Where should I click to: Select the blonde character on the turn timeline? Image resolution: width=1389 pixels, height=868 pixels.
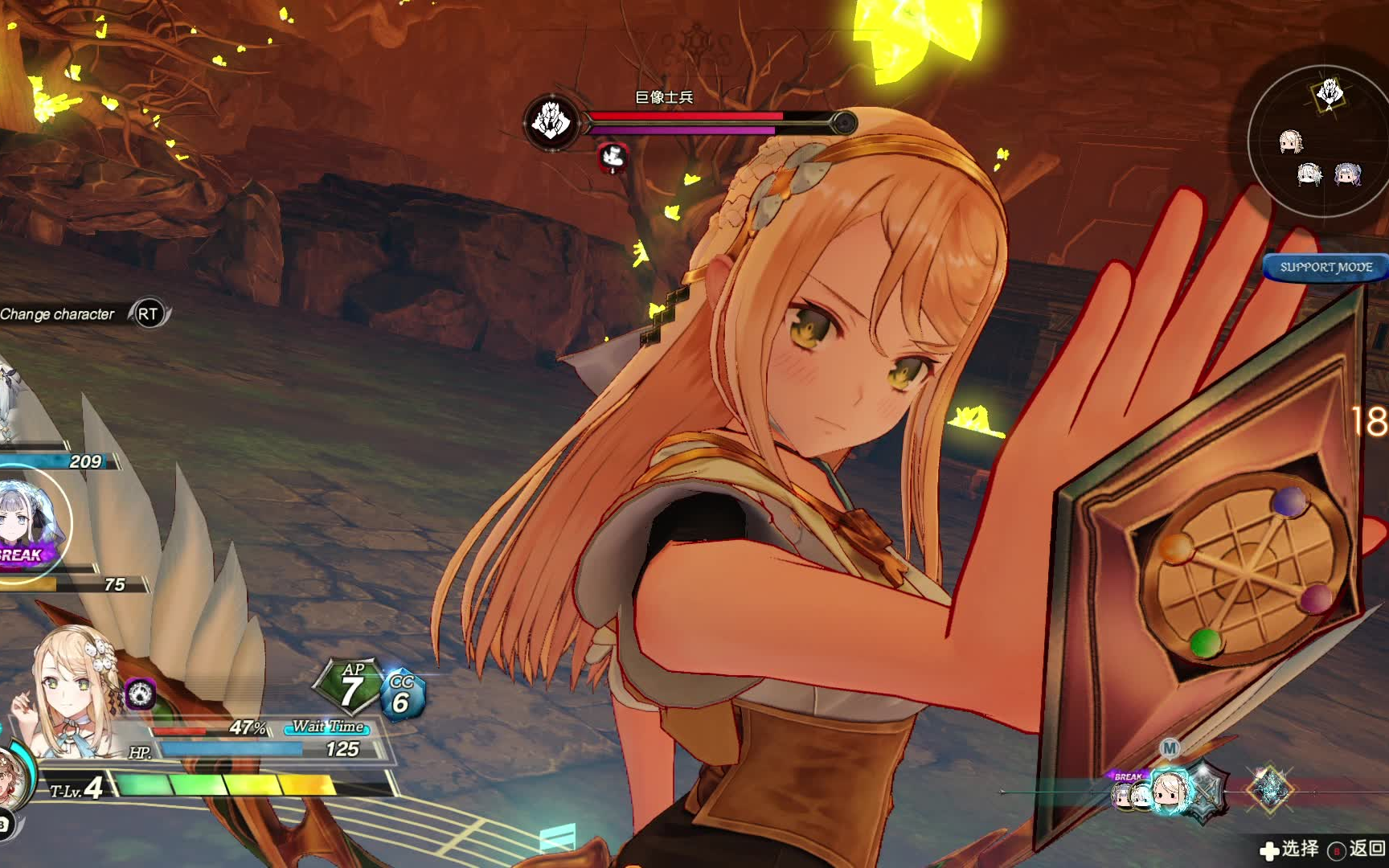coord(1170,790)
